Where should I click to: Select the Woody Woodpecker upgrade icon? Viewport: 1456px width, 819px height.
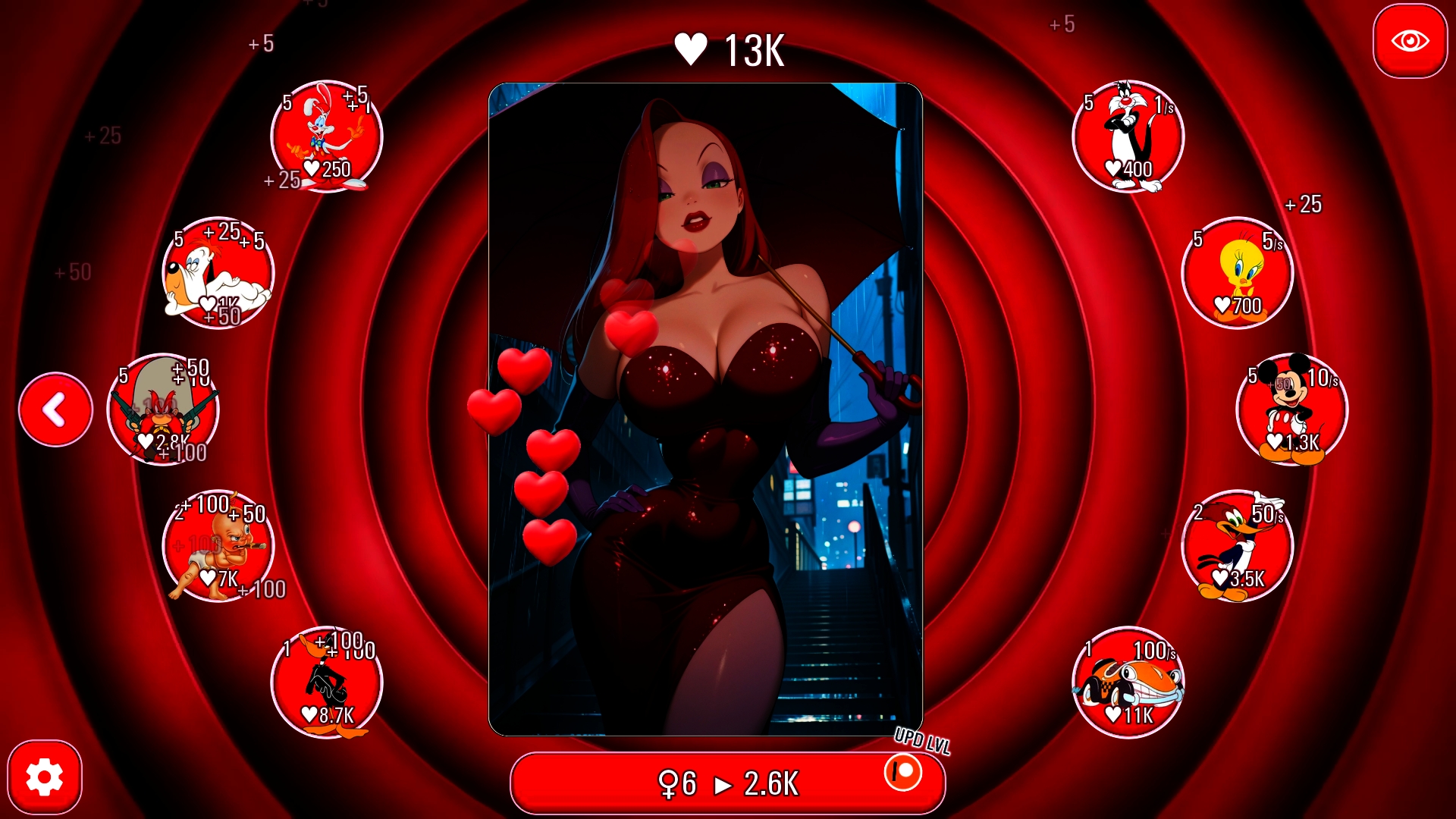coord(1238,548)
